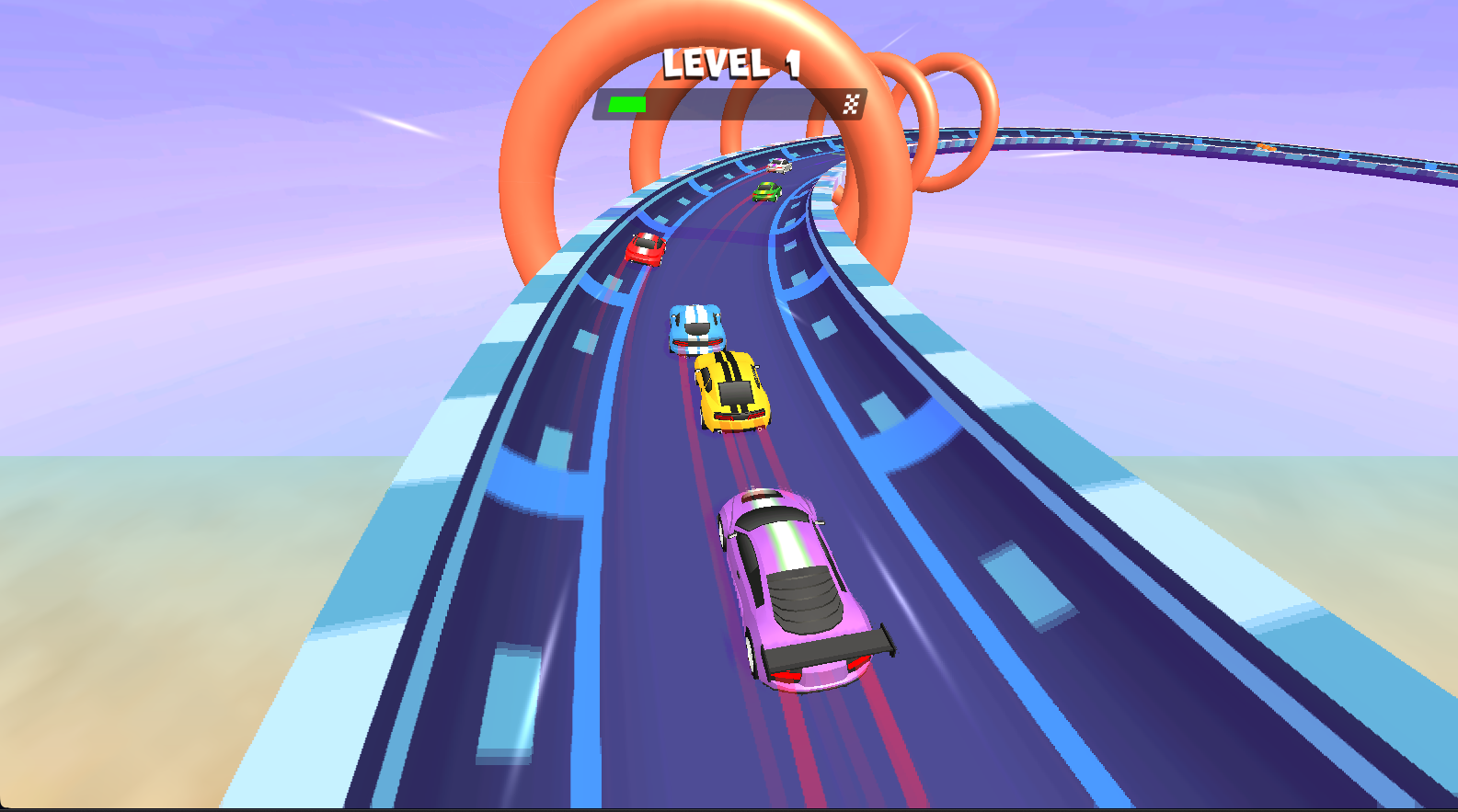The width and height of the screenshot is (1458, 812).
Task: Tap the white car farthest ahead
Action: [x=781, y=166]
